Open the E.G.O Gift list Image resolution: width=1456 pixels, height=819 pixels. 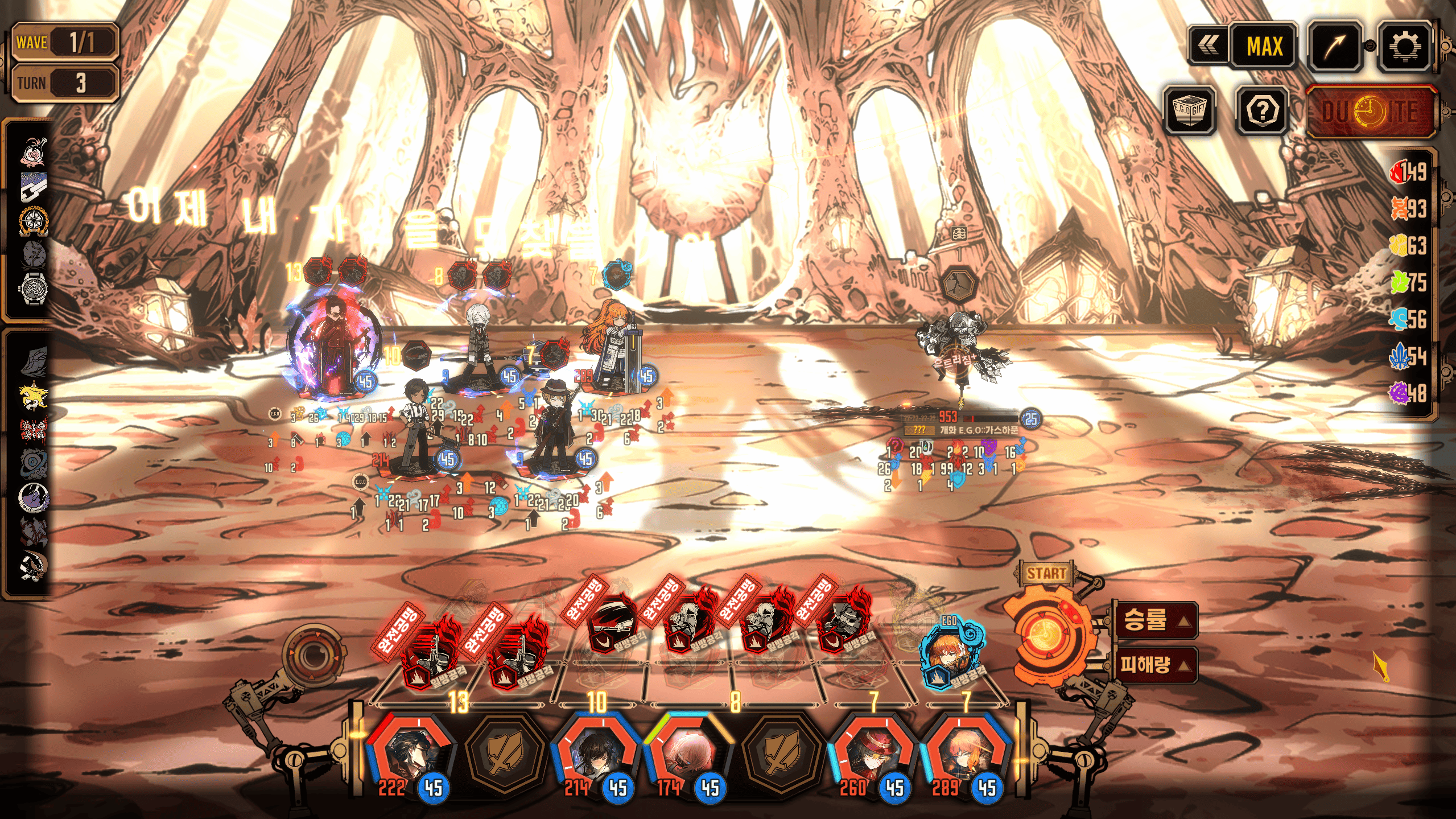coord(1189,110)
